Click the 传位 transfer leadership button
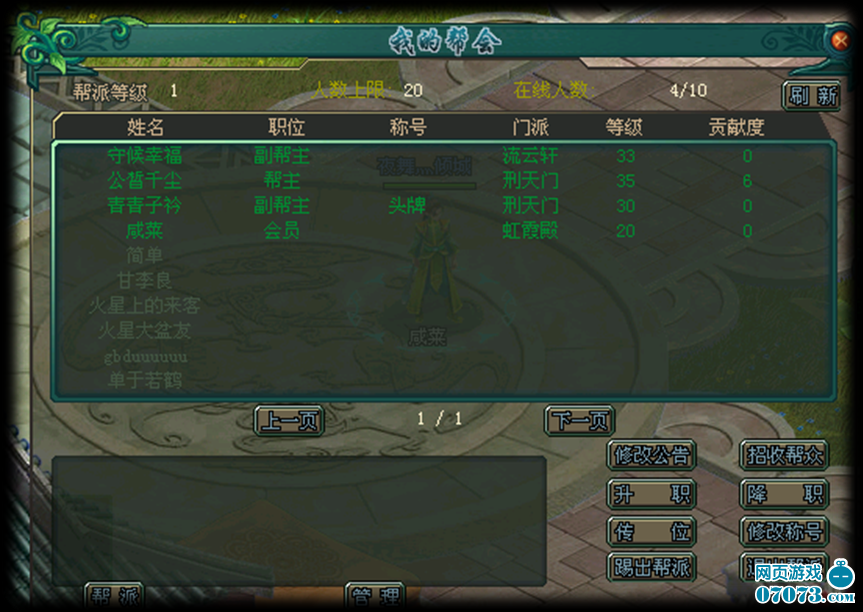863x612 pixels. coord(651,531)
